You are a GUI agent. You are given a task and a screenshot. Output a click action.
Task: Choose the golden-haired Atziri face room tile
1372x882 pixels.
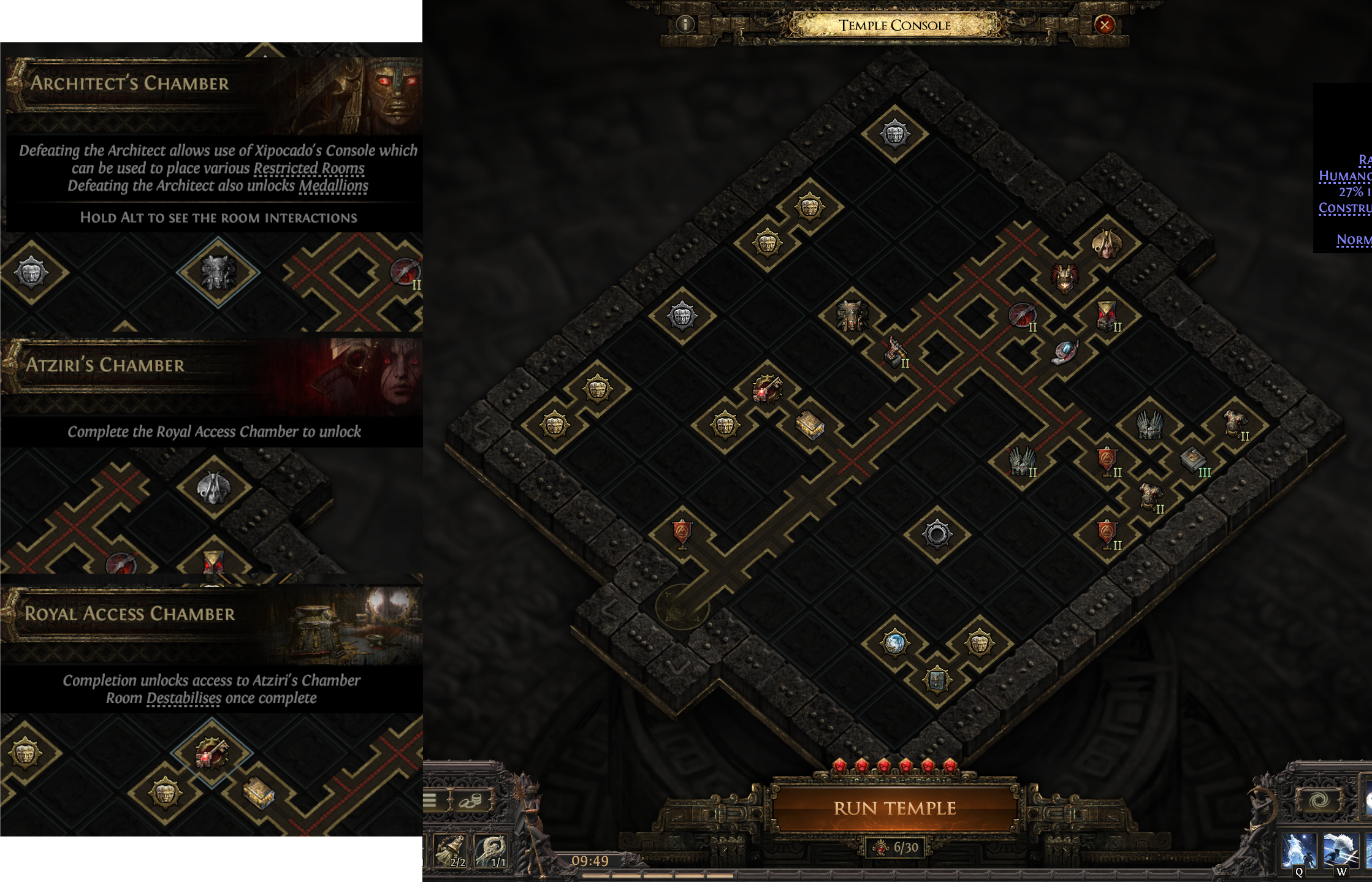point(1107,243)
